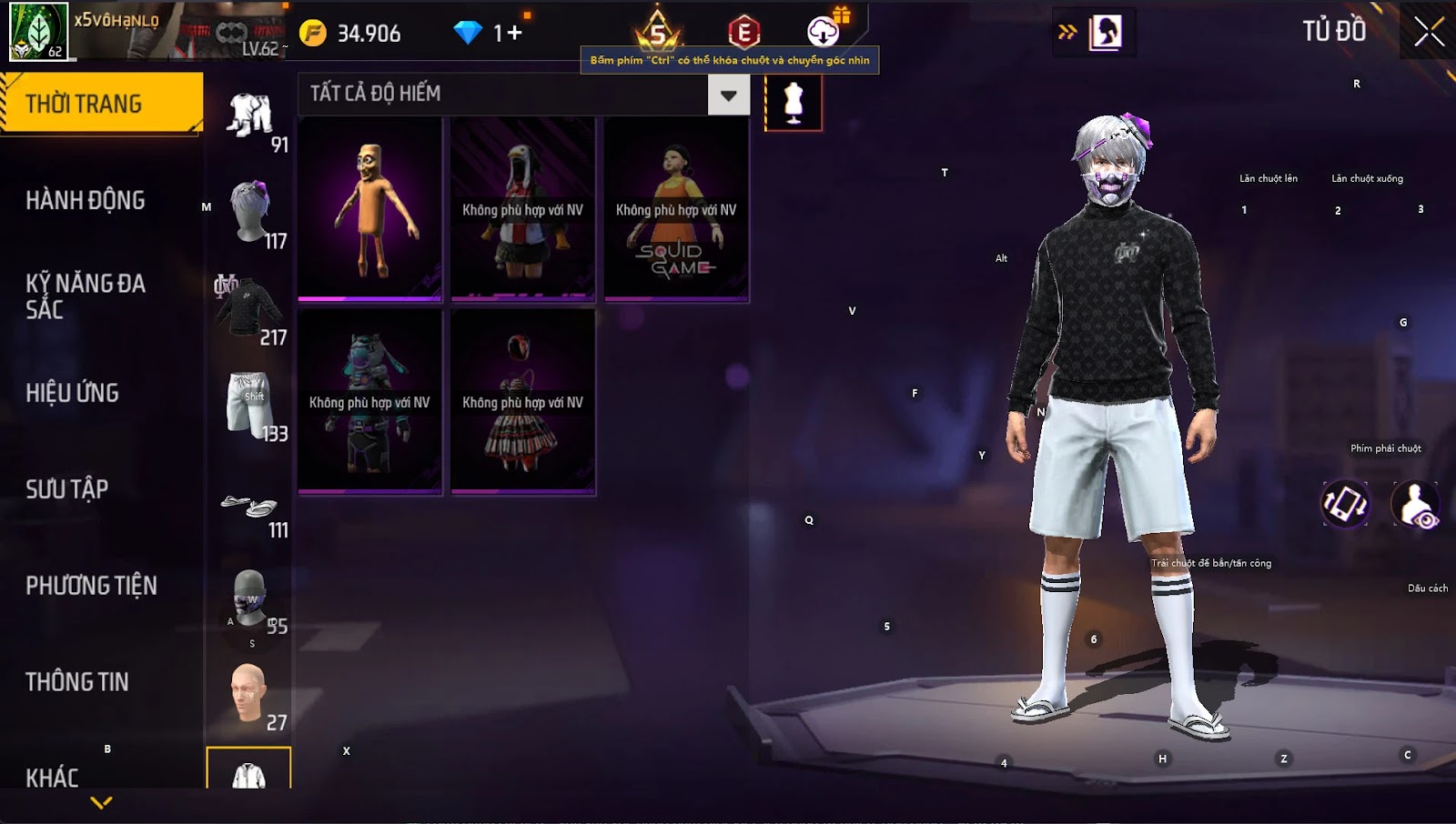
Task: Add diamonds with the plus button
Action: [x=515, y=34]
